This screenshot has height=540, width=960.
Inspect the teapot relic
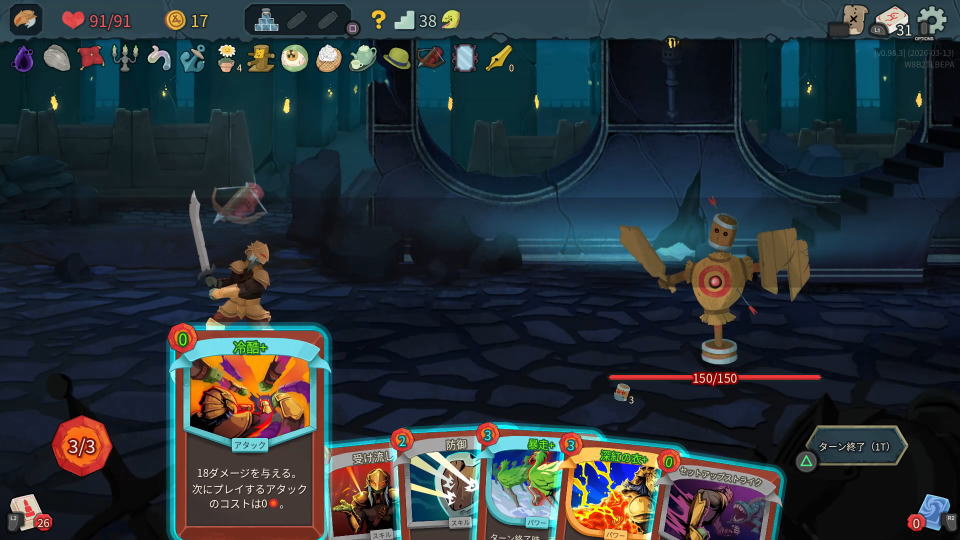click(x=362, y=58)
